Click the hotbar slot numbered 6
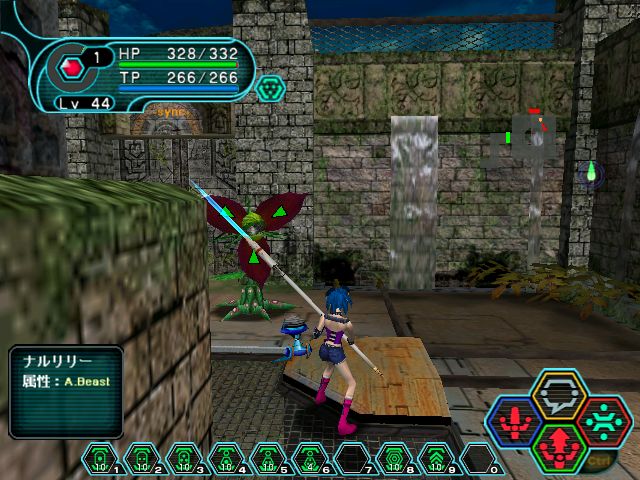 (x=309, y=459)
